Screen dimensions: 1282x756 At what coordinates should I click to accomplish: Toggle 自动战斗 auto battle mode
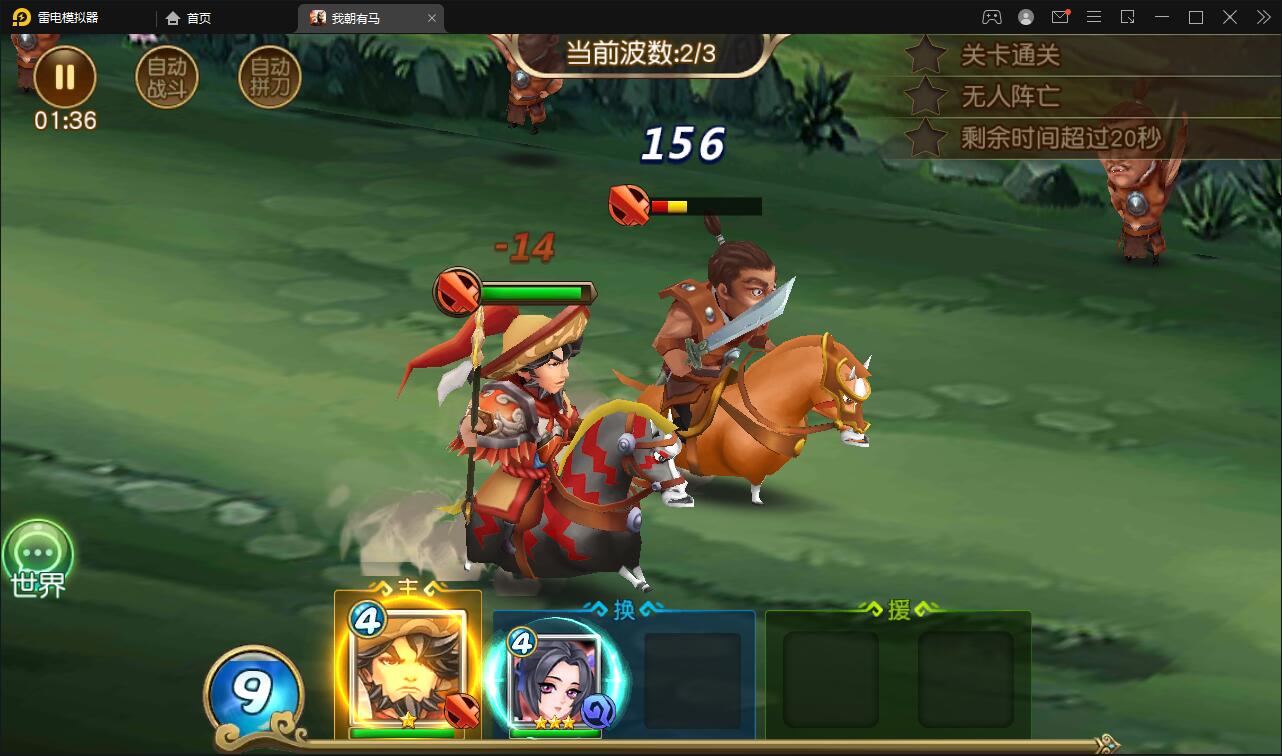pyautogui.click(x=167, y=76)
